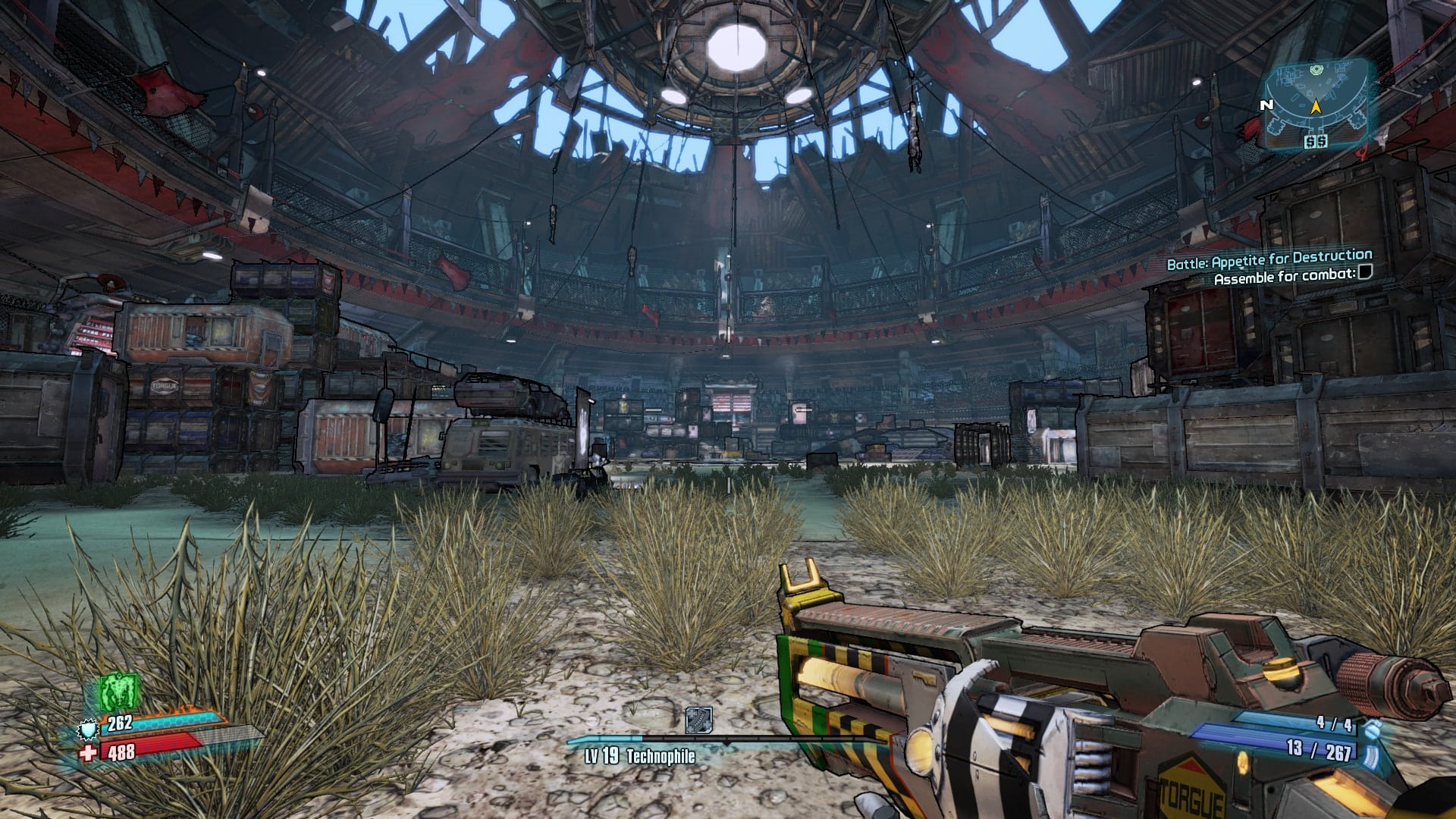1456x819 pixels.
Task: Click the dollar sign marker under minimap
Action: (x=1315, y=142)
